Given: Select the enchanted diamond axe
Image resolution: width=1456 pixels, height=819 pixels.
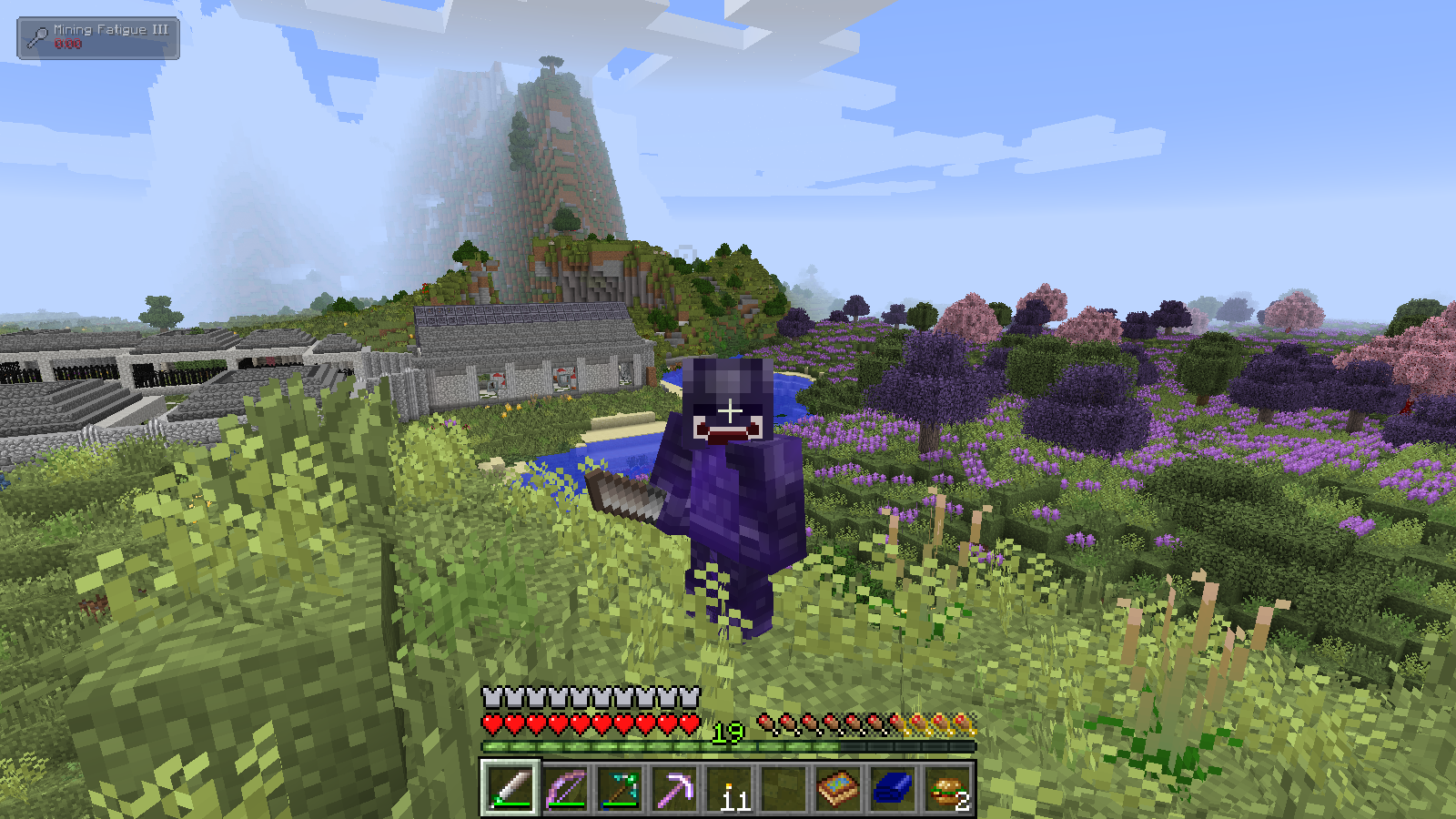Looking at the screenshot, I should point(620,785).
